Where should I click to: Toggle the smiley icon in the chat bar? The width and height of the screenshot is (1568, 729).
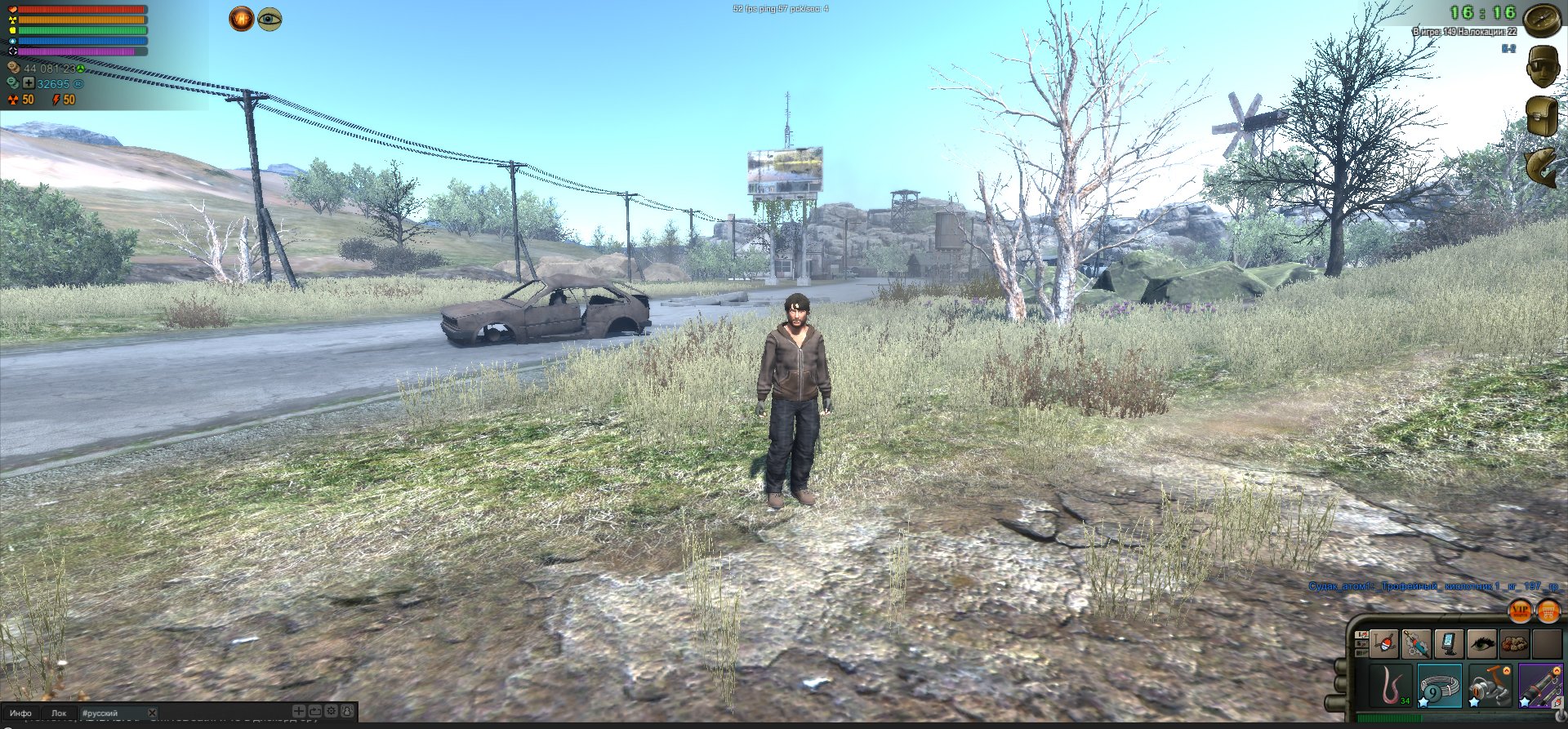pyautogui.click(x=349, y=712)
